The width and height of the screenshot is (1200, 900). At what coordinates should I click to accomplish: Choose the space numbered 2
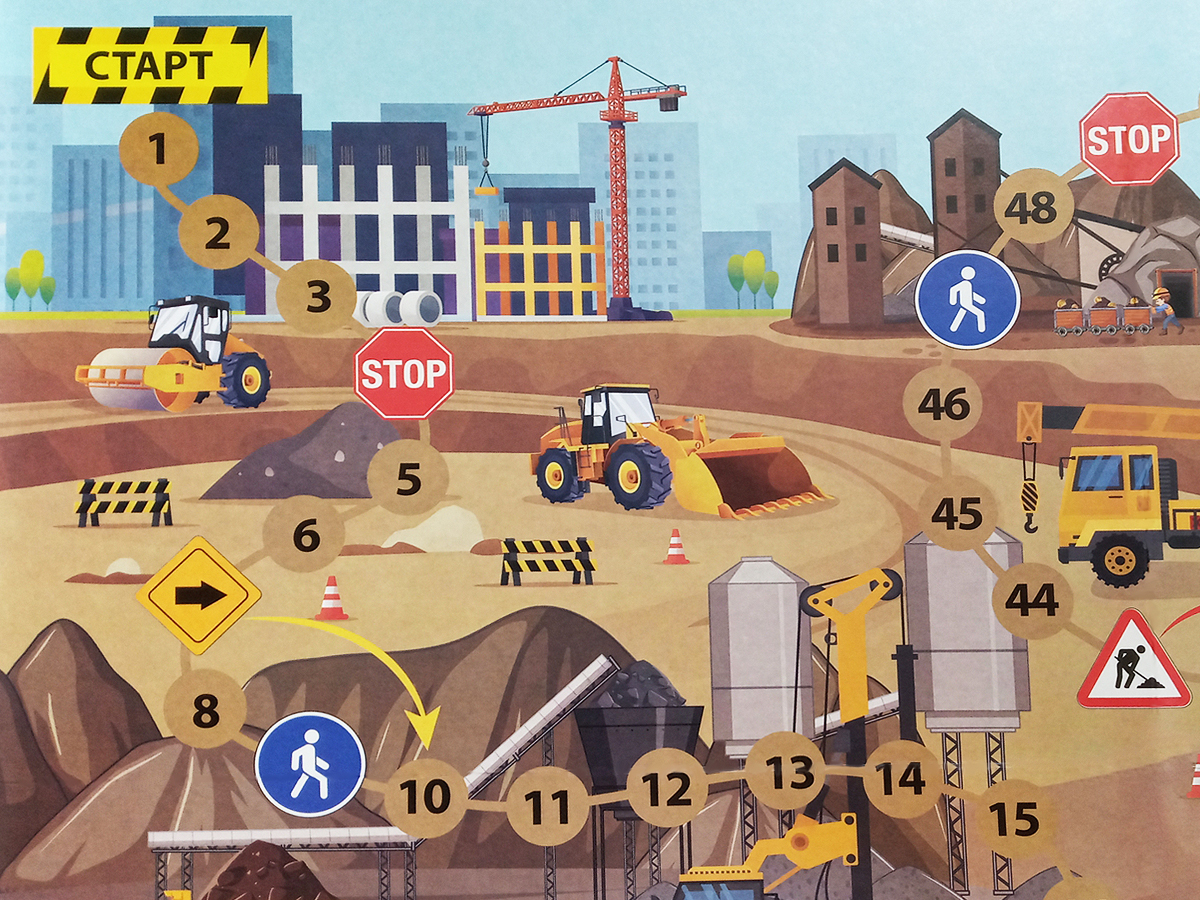click(218, 234)
